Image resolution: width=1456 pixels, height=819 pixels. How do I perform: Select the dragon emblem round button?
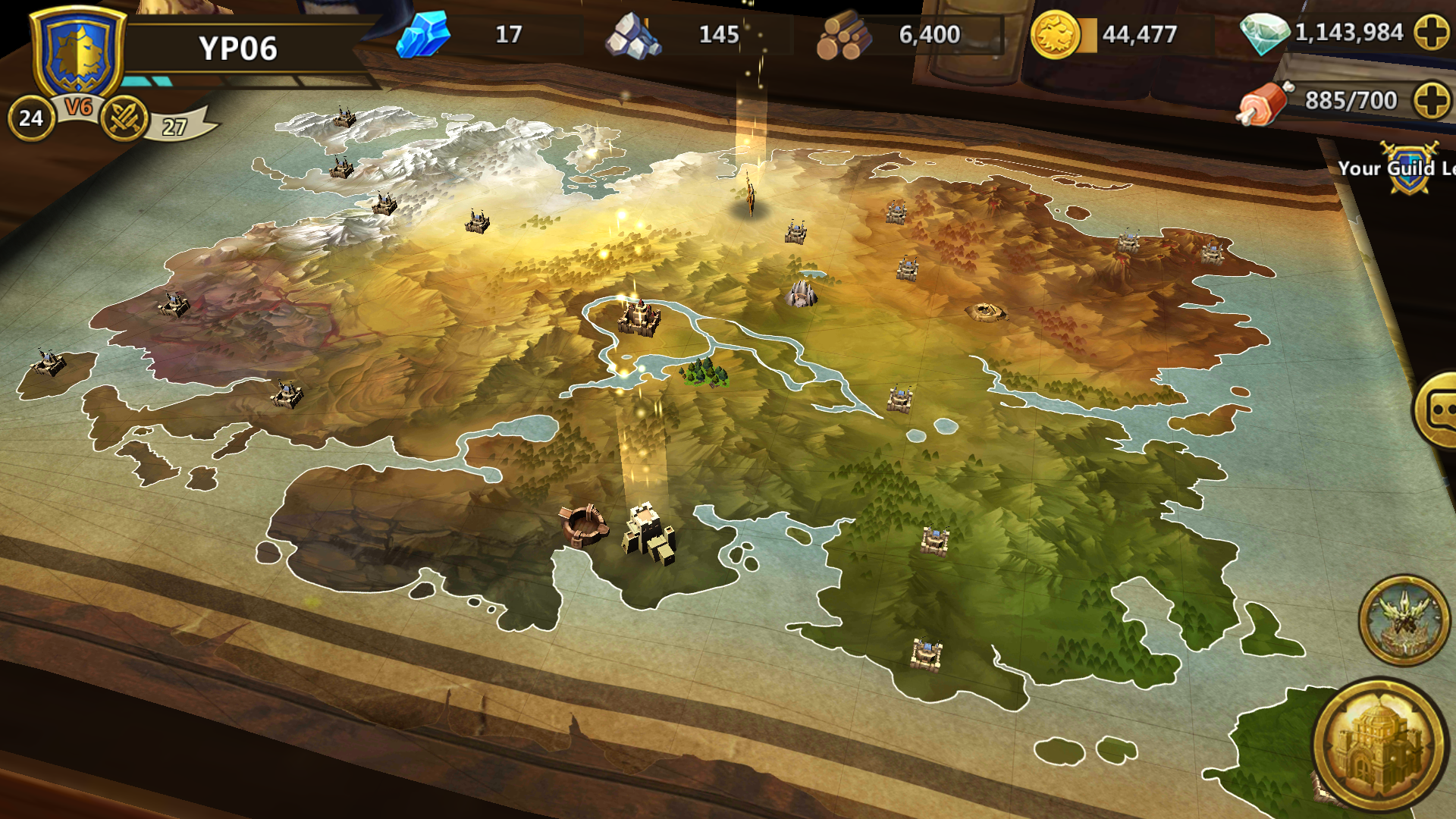(x=1404, y=620)
